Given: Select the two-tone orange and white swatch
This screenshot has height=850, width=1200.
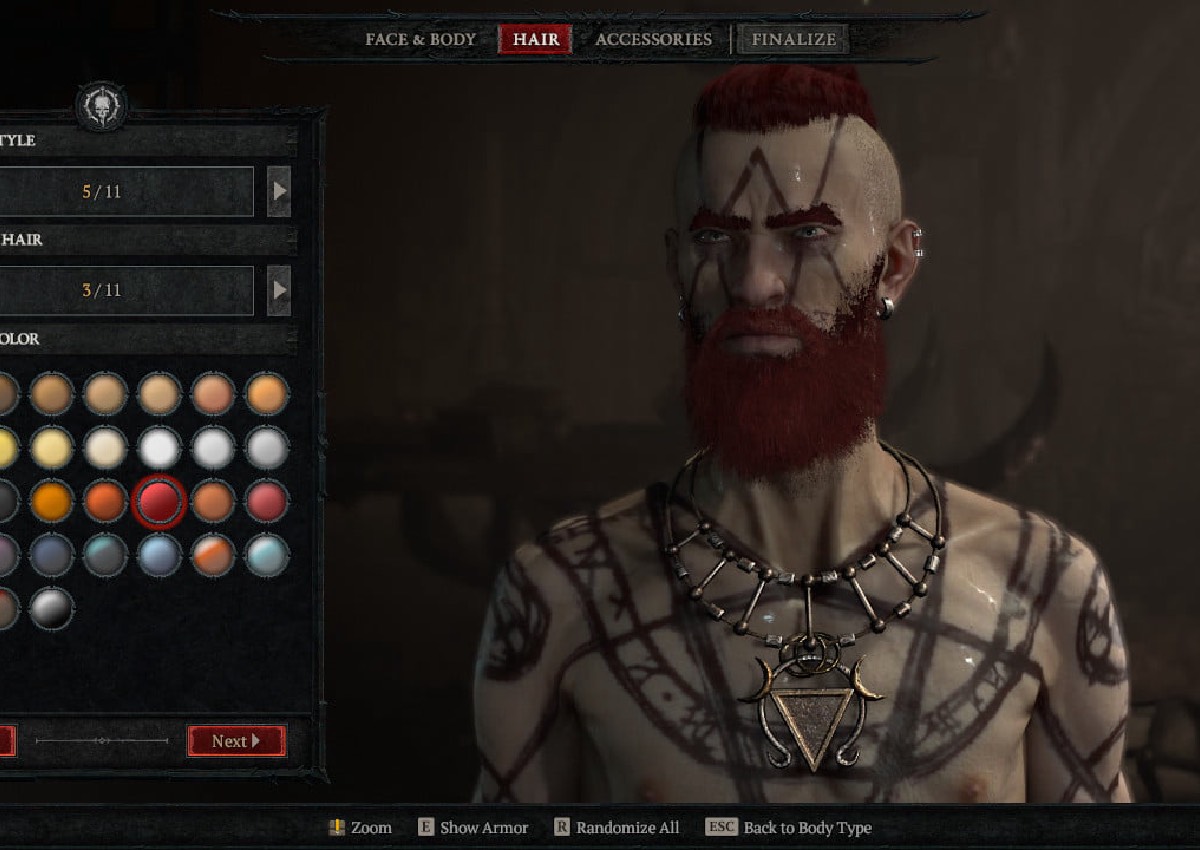Looking at the screenshot, I should [x=213, y=556].
